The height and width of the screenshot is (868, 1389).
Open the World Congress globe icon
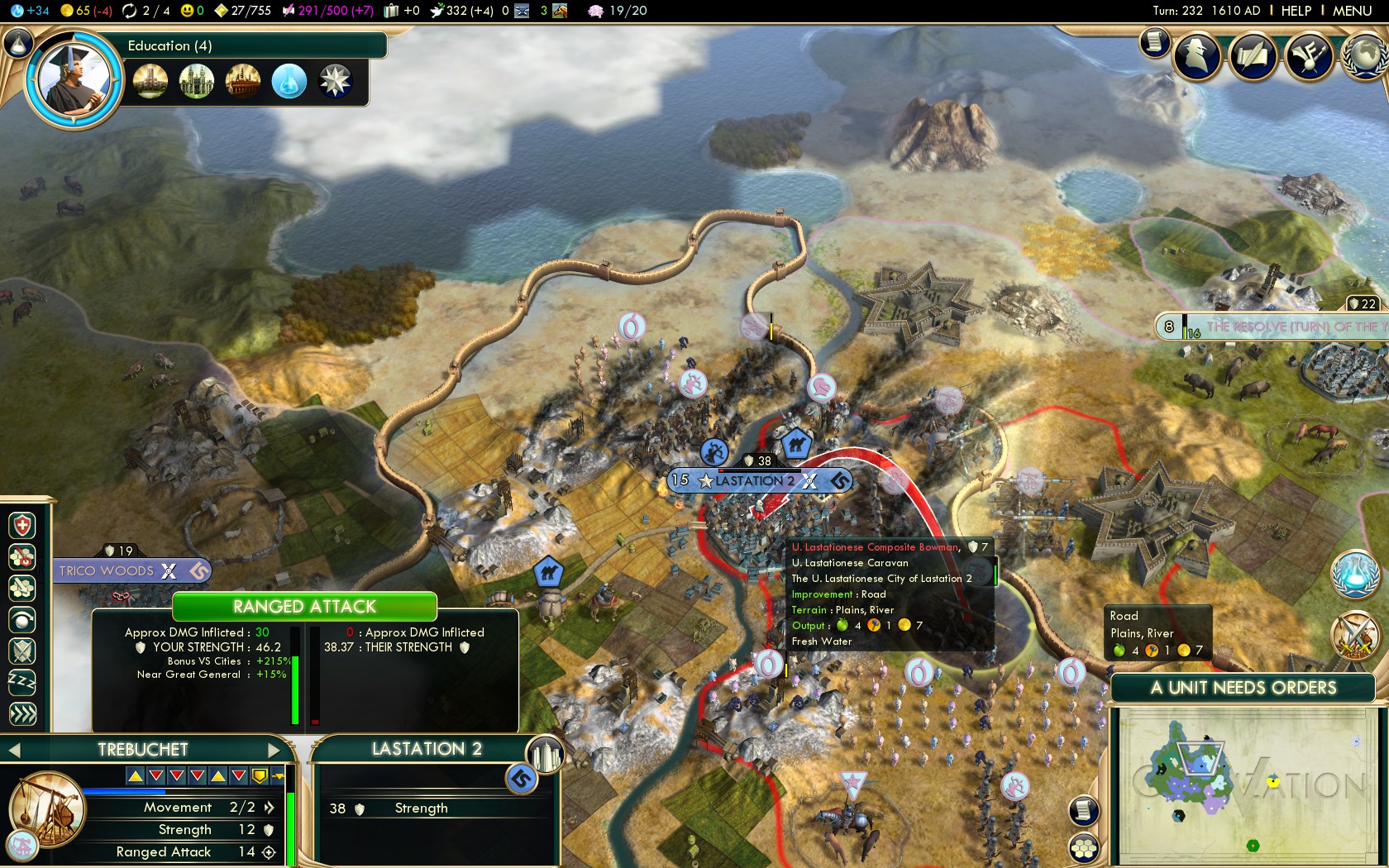point(1364,57)
